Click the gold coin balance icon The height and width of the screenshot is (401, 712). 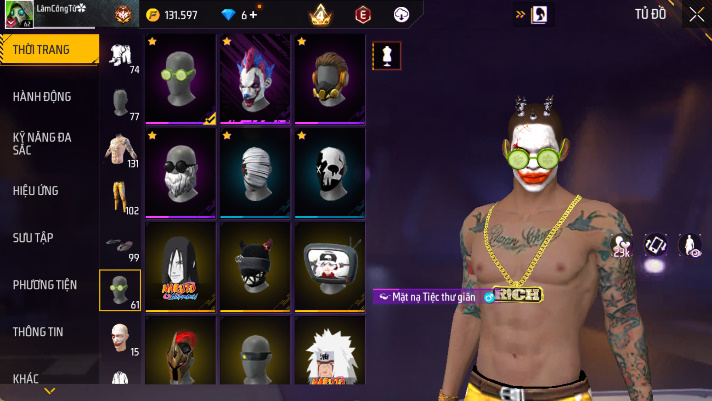[152, 15]
